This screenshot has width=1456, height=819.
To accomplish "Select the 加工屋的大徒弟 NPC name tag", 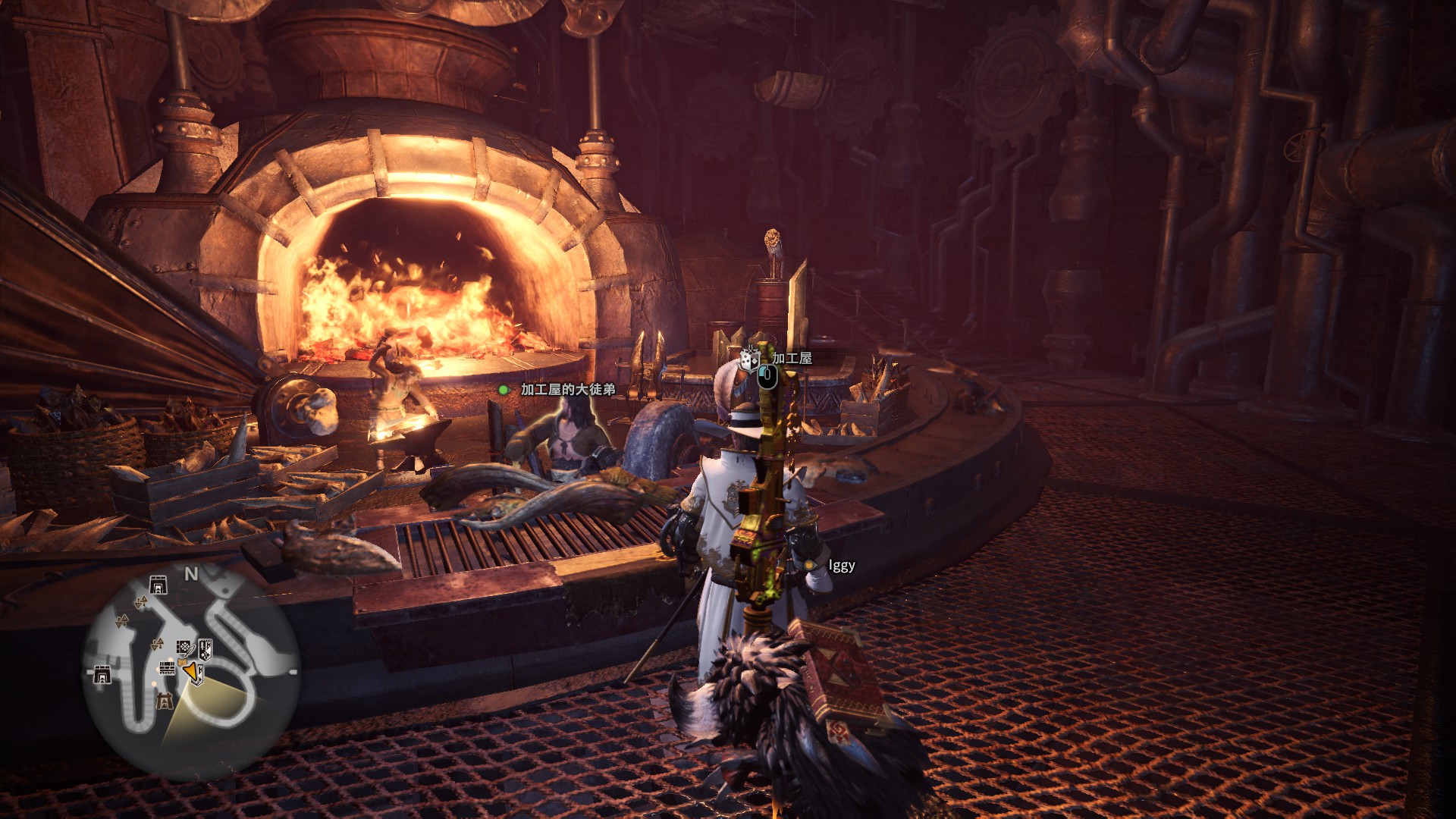I will [567, 390].
